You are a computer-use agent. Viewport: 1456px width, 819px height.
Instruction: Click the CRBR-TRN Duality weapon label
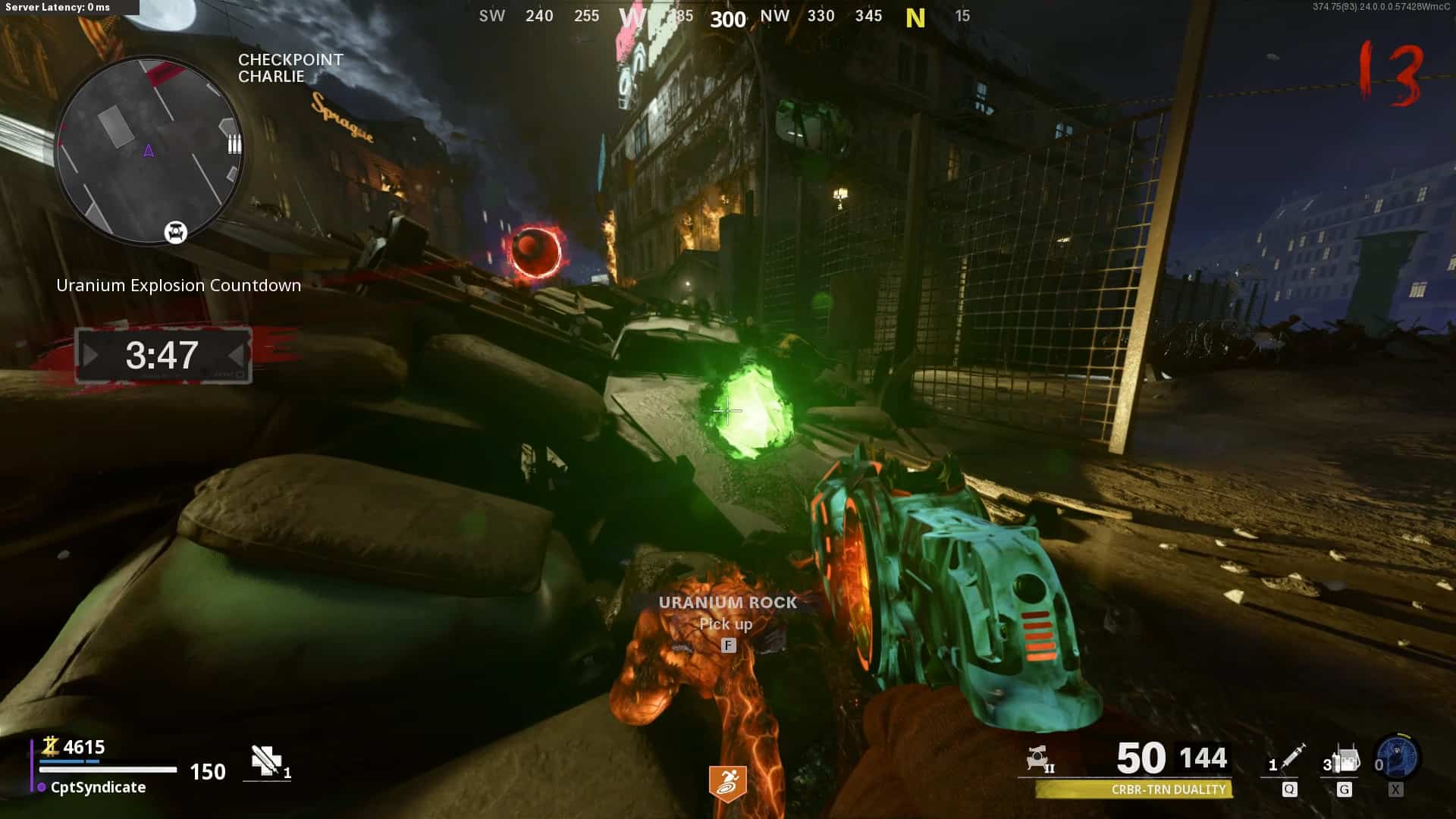(x=1168, y=789)
